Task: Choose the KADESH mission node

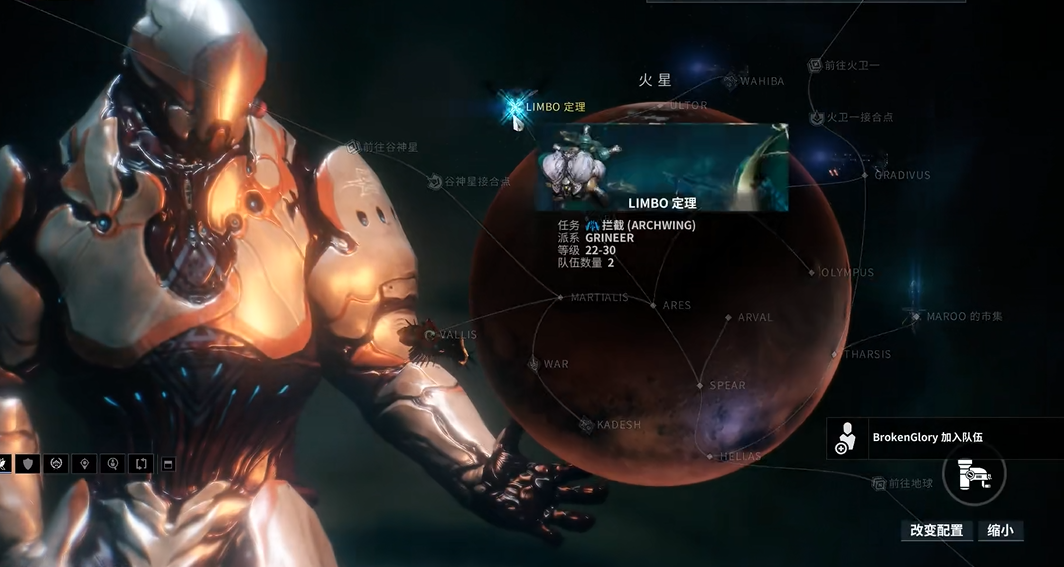Action: 586,425
